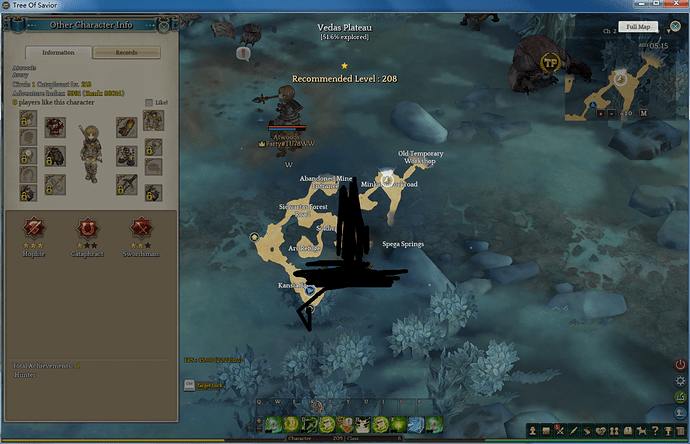Select the Cataphract class emblem

click(88, 228)
